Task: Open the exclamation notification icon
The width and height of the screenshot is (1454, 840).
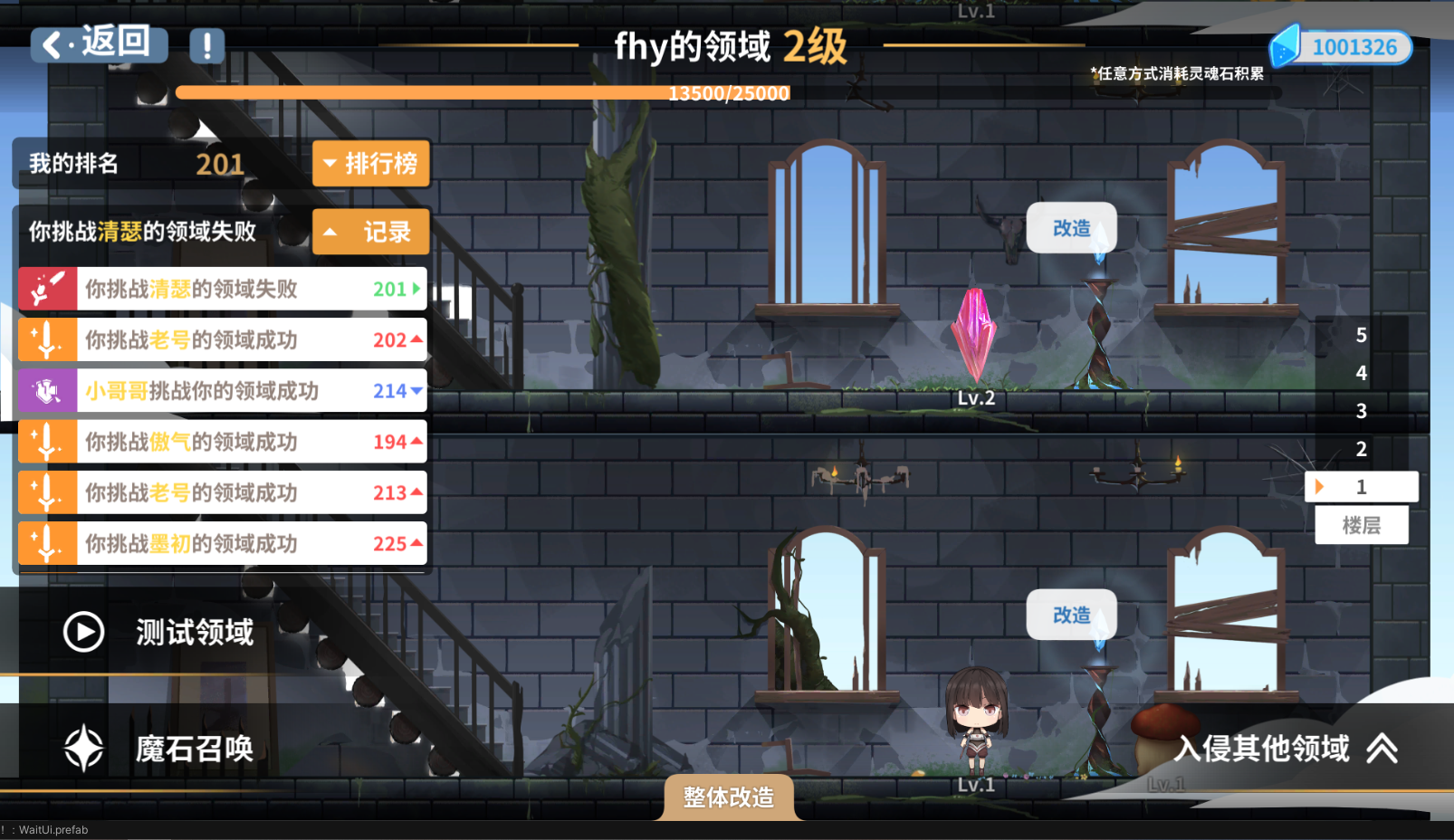Action: click(x=207, y=46)
